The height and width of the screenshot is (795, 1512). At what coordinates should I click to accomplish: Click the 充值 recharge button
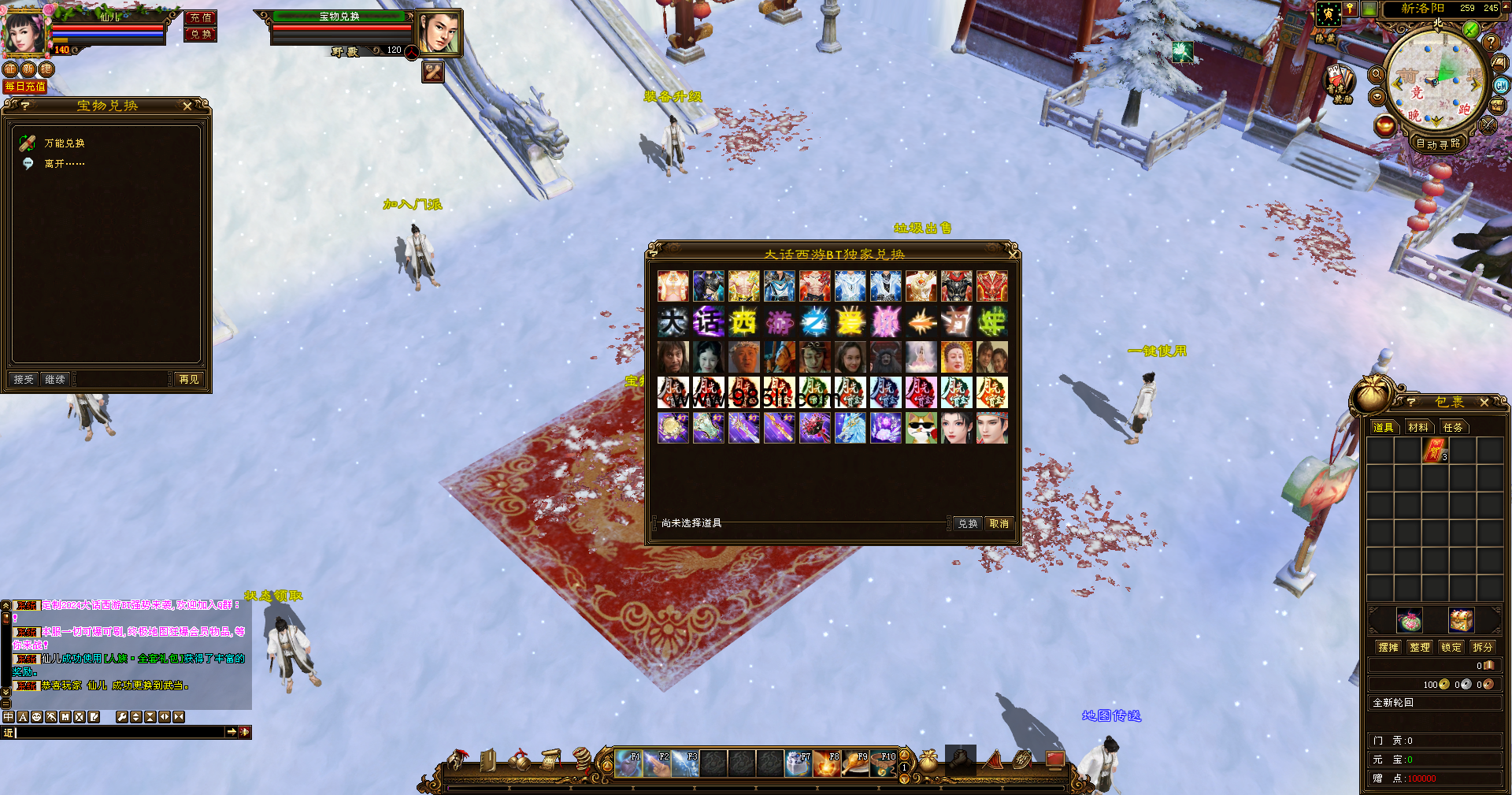pos(201,17)
